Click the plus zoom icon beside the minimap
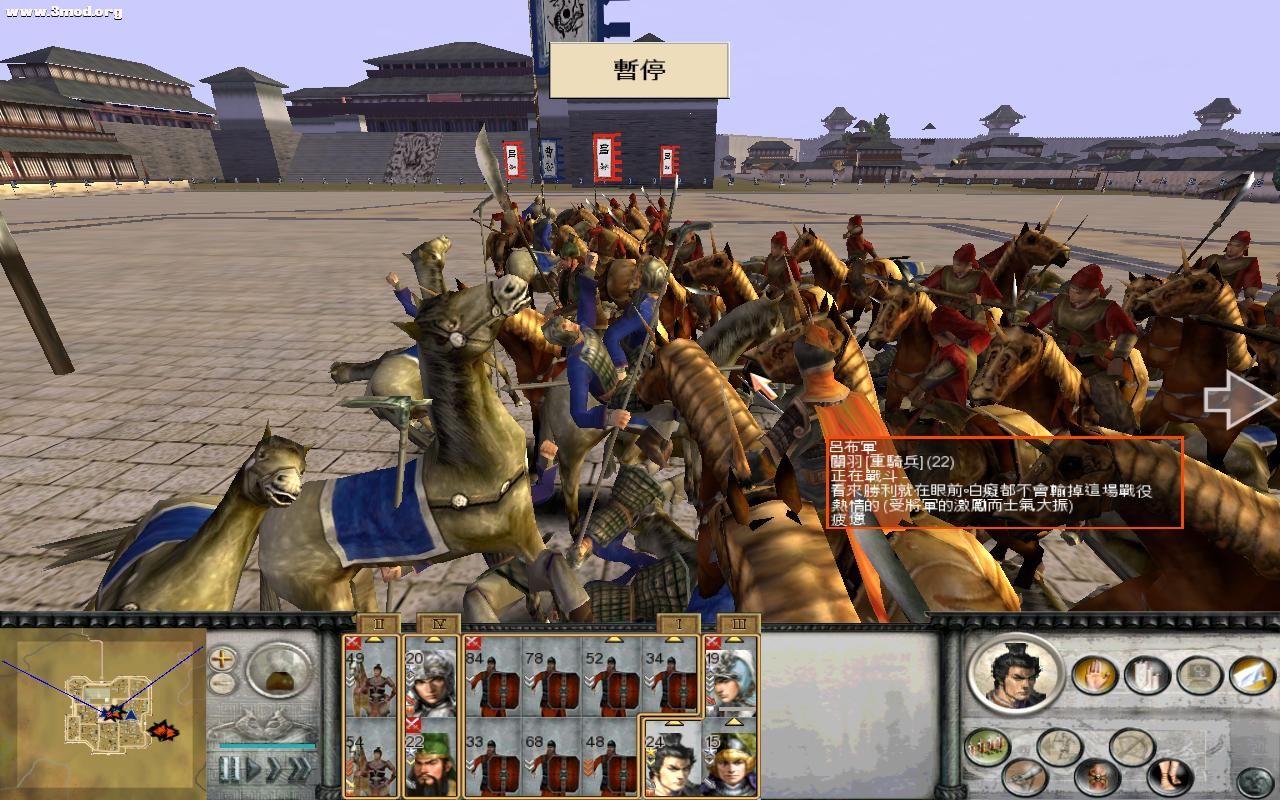This screenshot has width=1280, height=800. coord(223,659)
